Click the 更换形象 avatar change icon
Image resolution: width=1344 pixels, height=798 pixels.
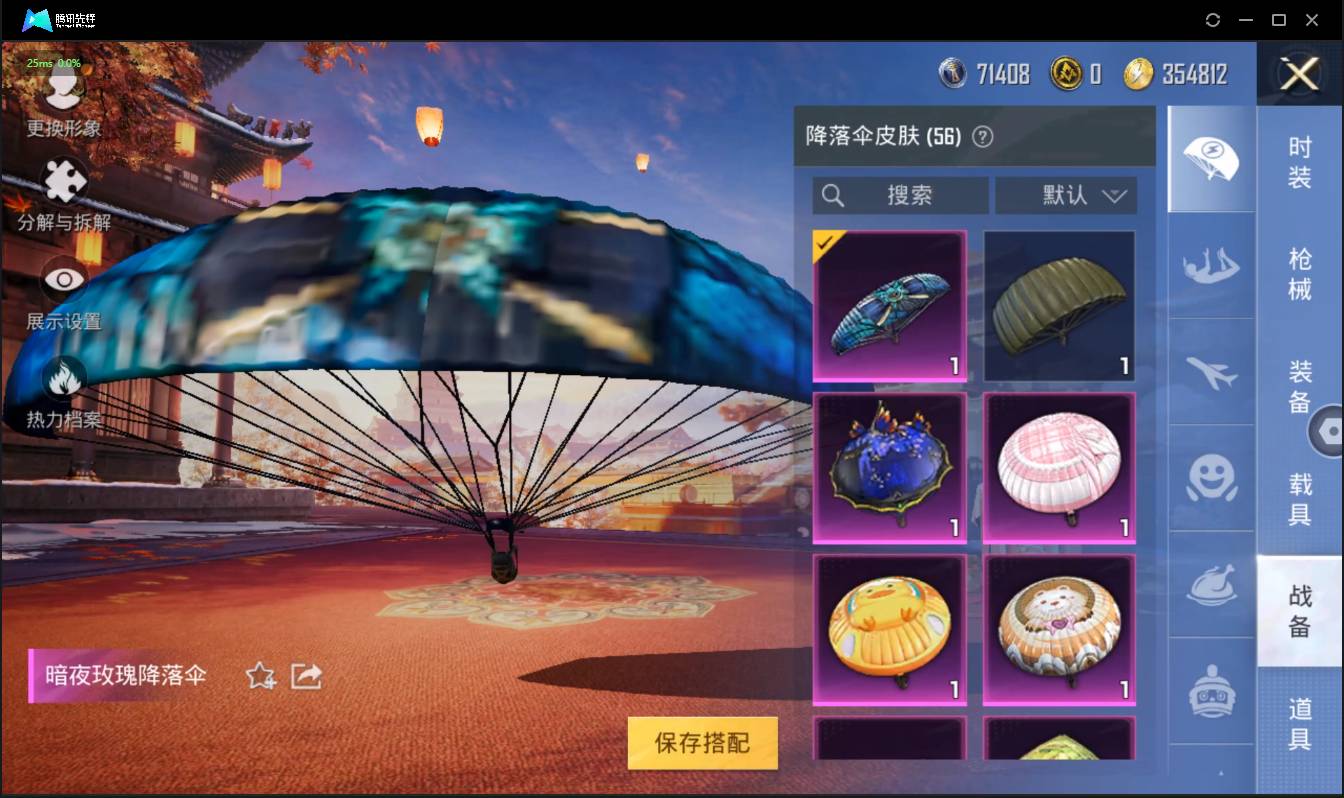64,90
